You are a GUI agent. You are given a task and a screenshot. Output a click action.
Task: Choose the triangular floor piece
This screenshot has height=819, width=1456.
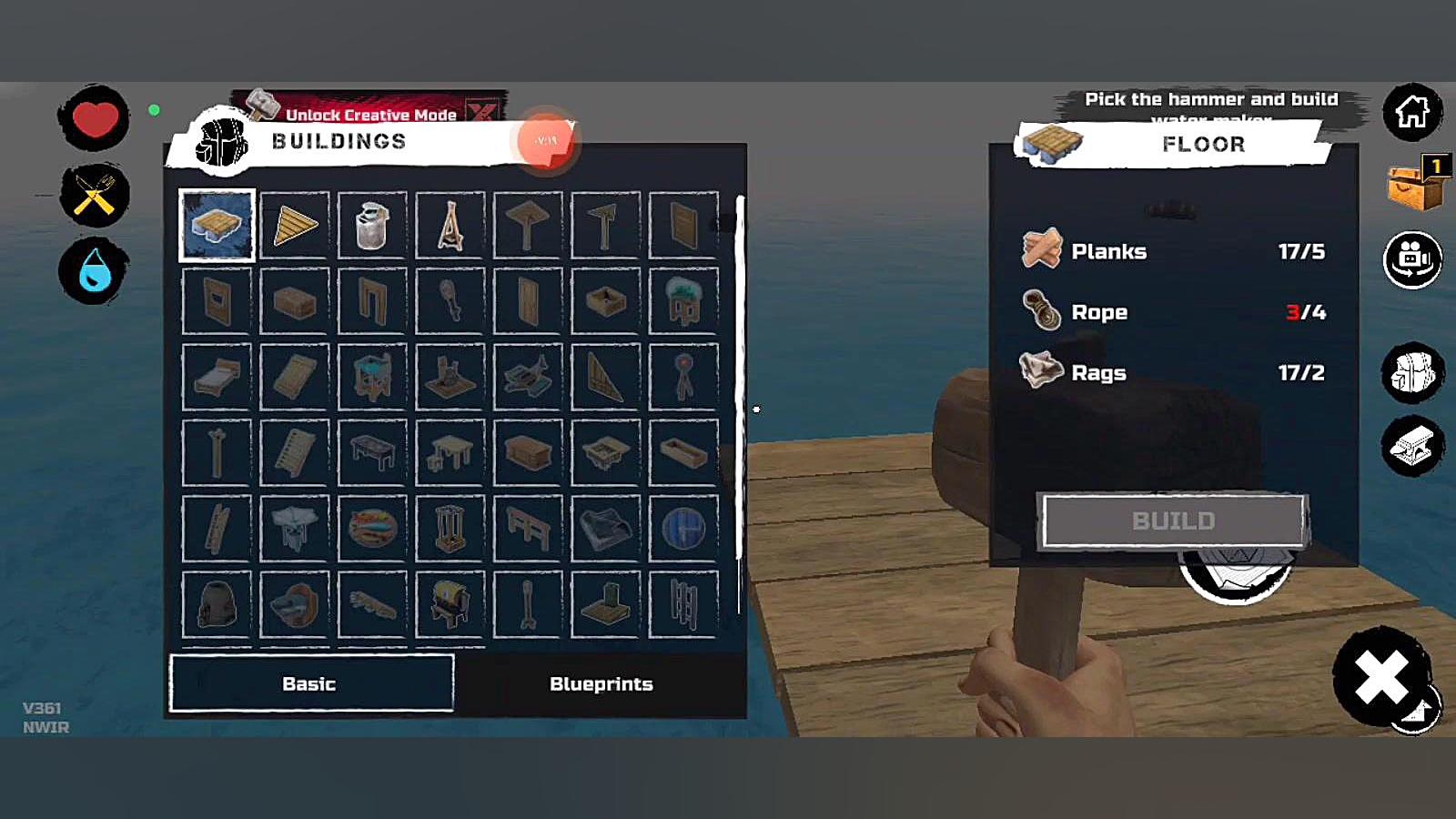click(295, 225)
